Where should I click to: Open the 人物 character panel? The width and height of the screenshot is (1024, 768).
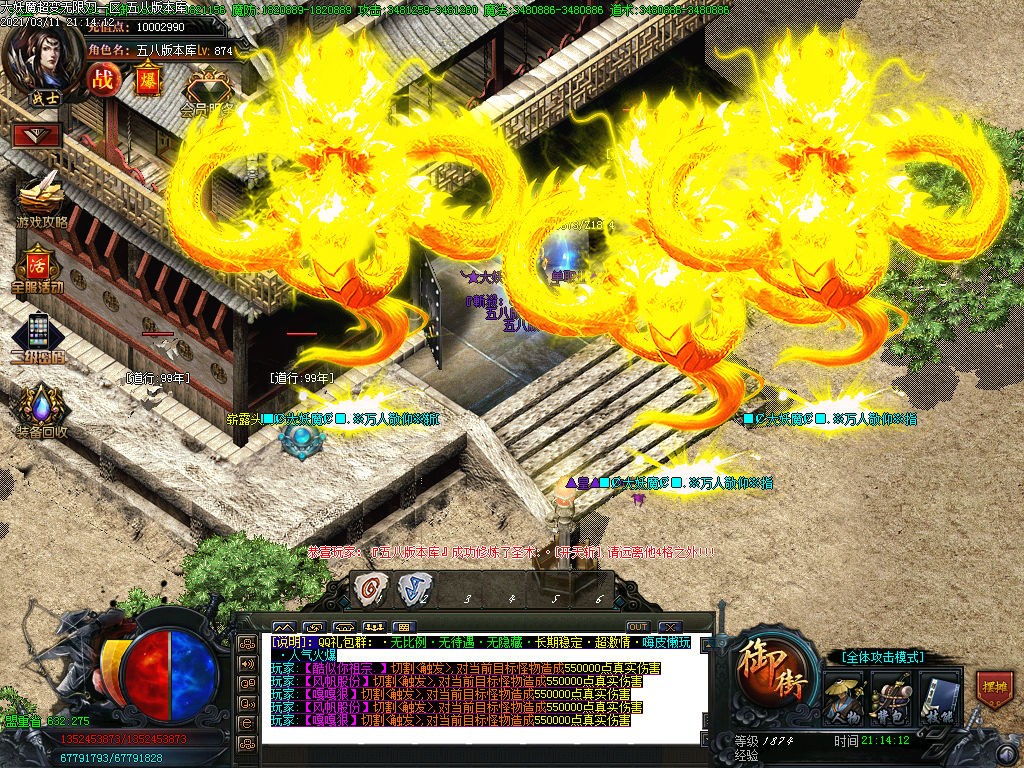tap(843, 696)
